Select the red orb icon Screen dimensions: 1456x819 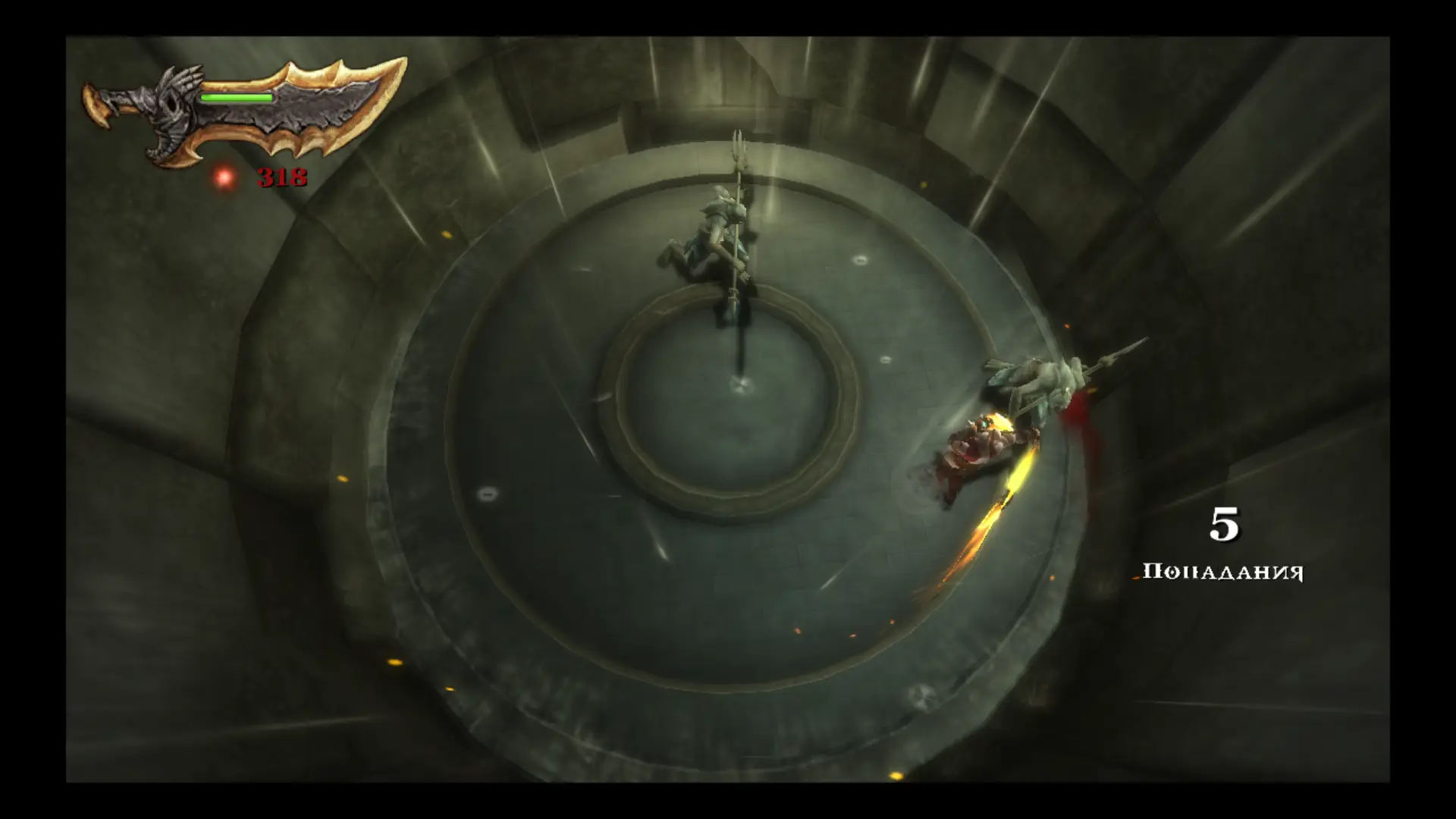coord(224,177)
